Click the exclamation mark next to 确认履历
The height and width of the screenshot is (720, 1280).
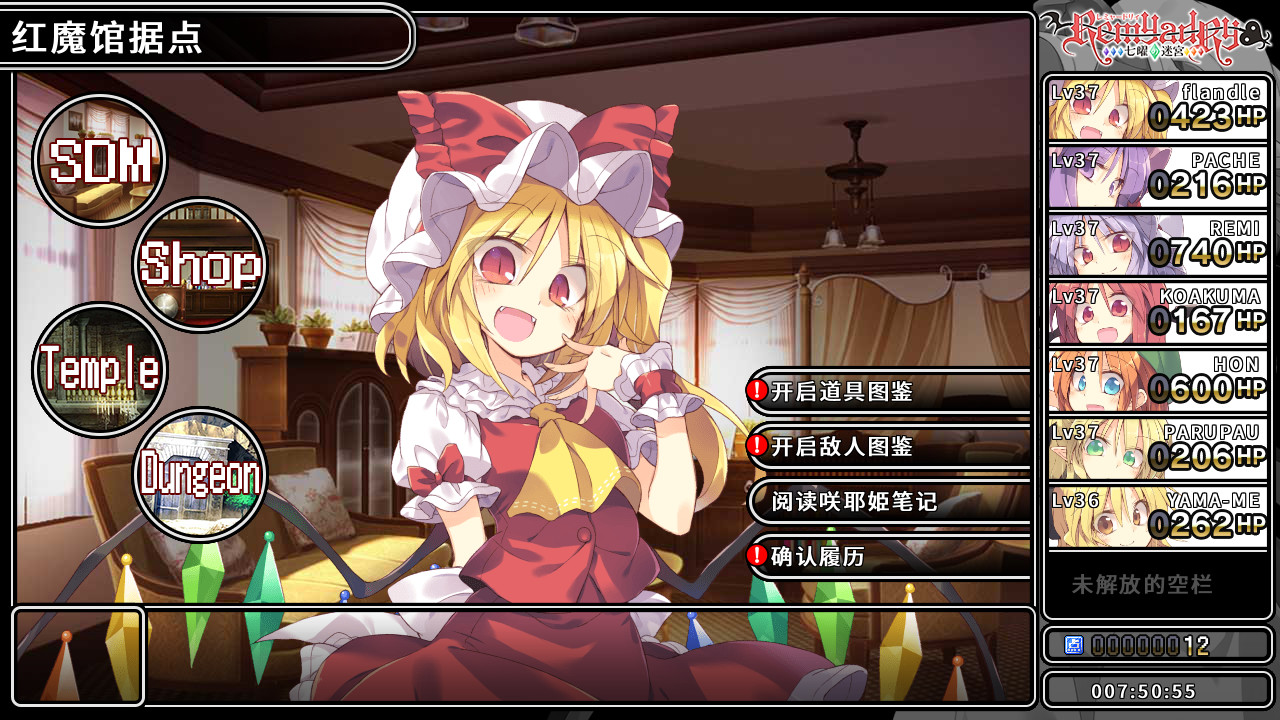coord(759,555)
